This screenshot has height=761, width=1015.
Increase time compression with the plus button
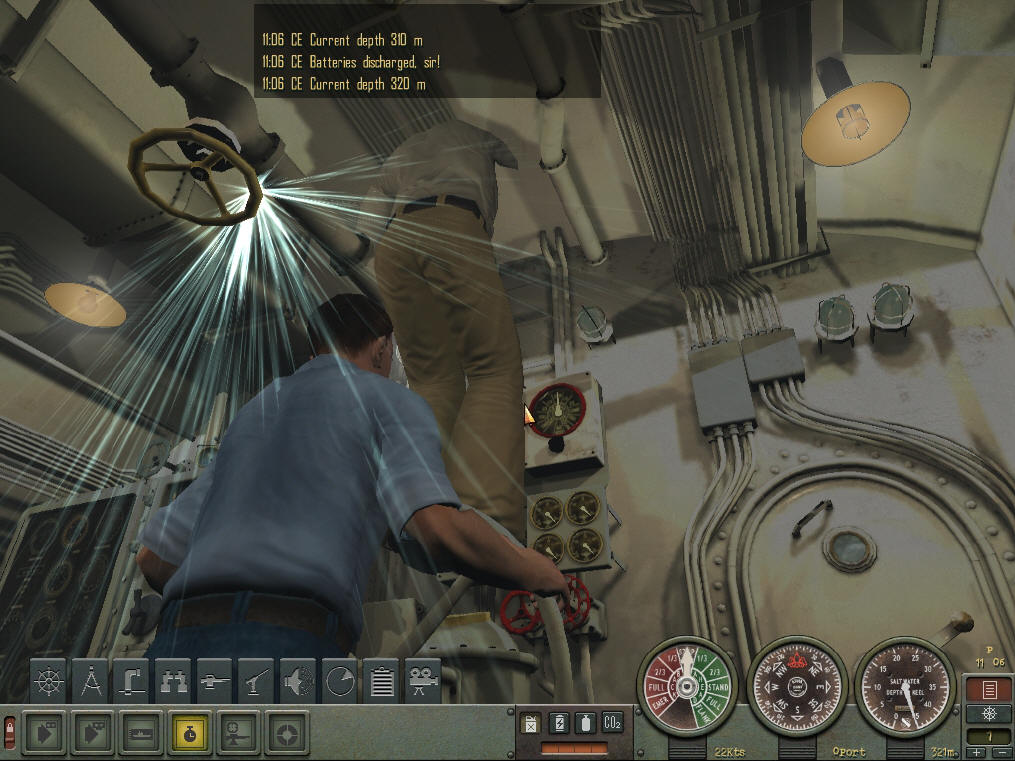point(975,753)
